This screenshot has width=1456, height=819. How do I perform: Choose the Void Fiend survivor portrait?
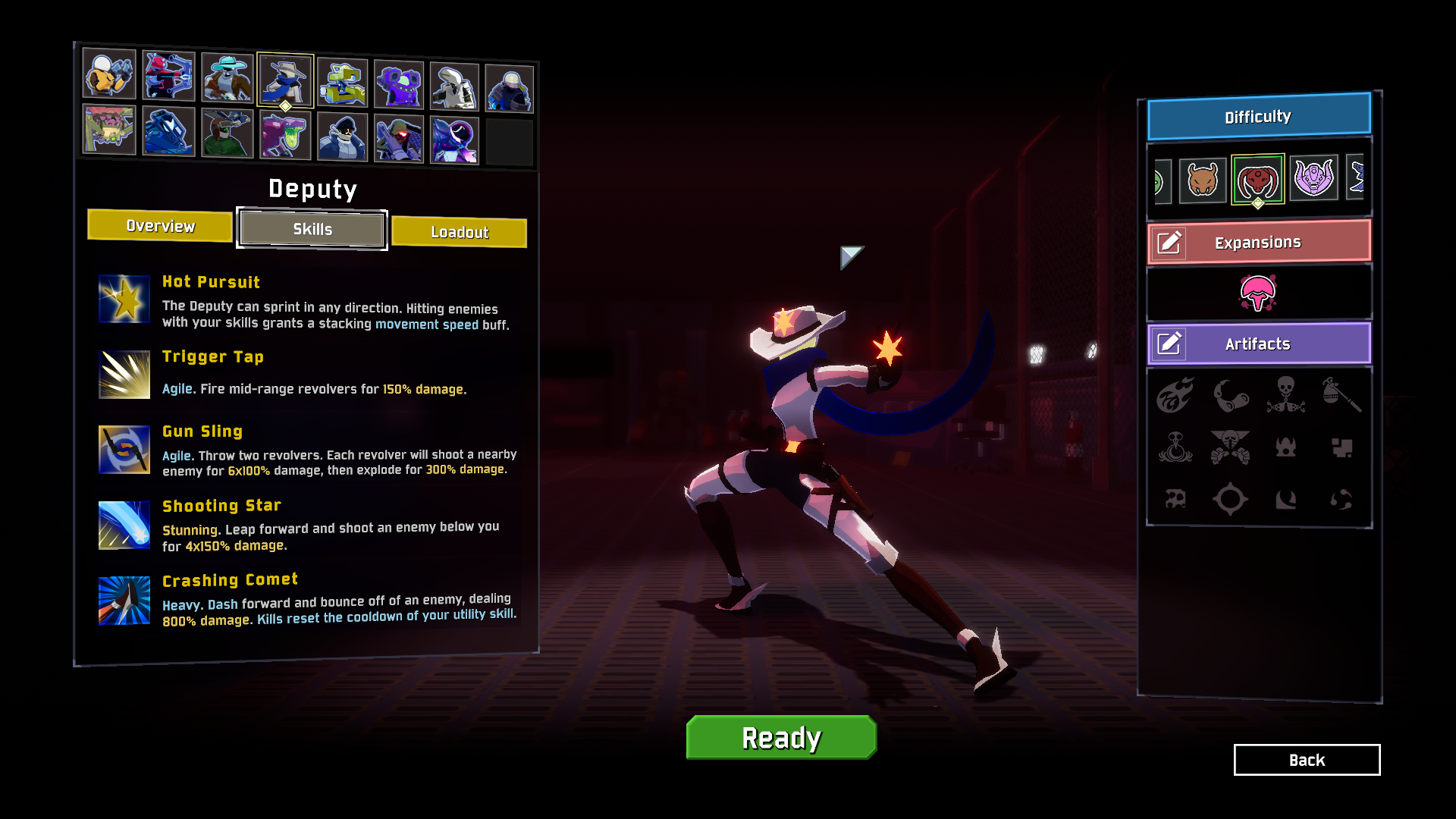pyautogui.click(x=453, y=141)
